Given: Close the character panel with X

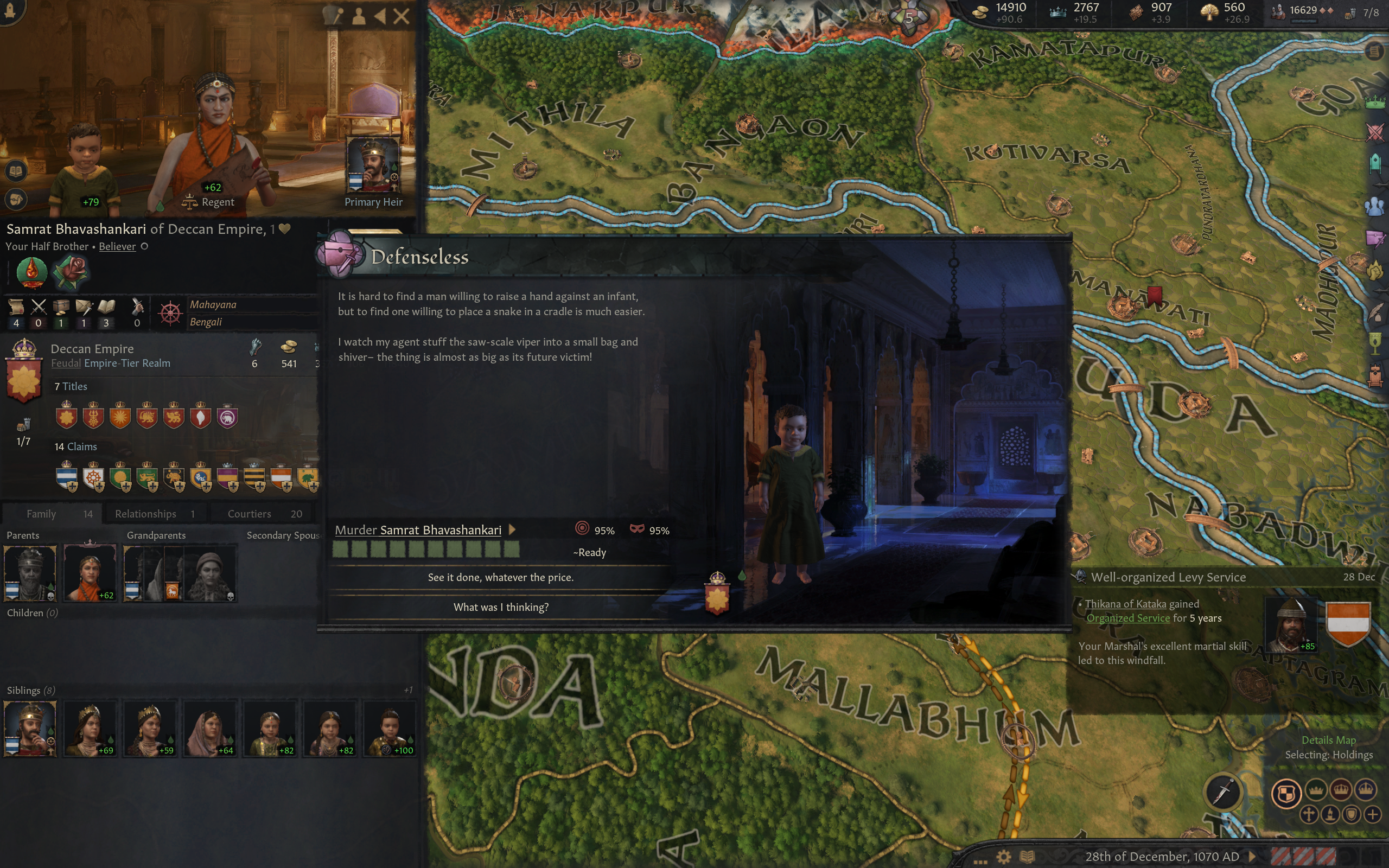Looking at the screenshot, I should [x=402, y=16].
